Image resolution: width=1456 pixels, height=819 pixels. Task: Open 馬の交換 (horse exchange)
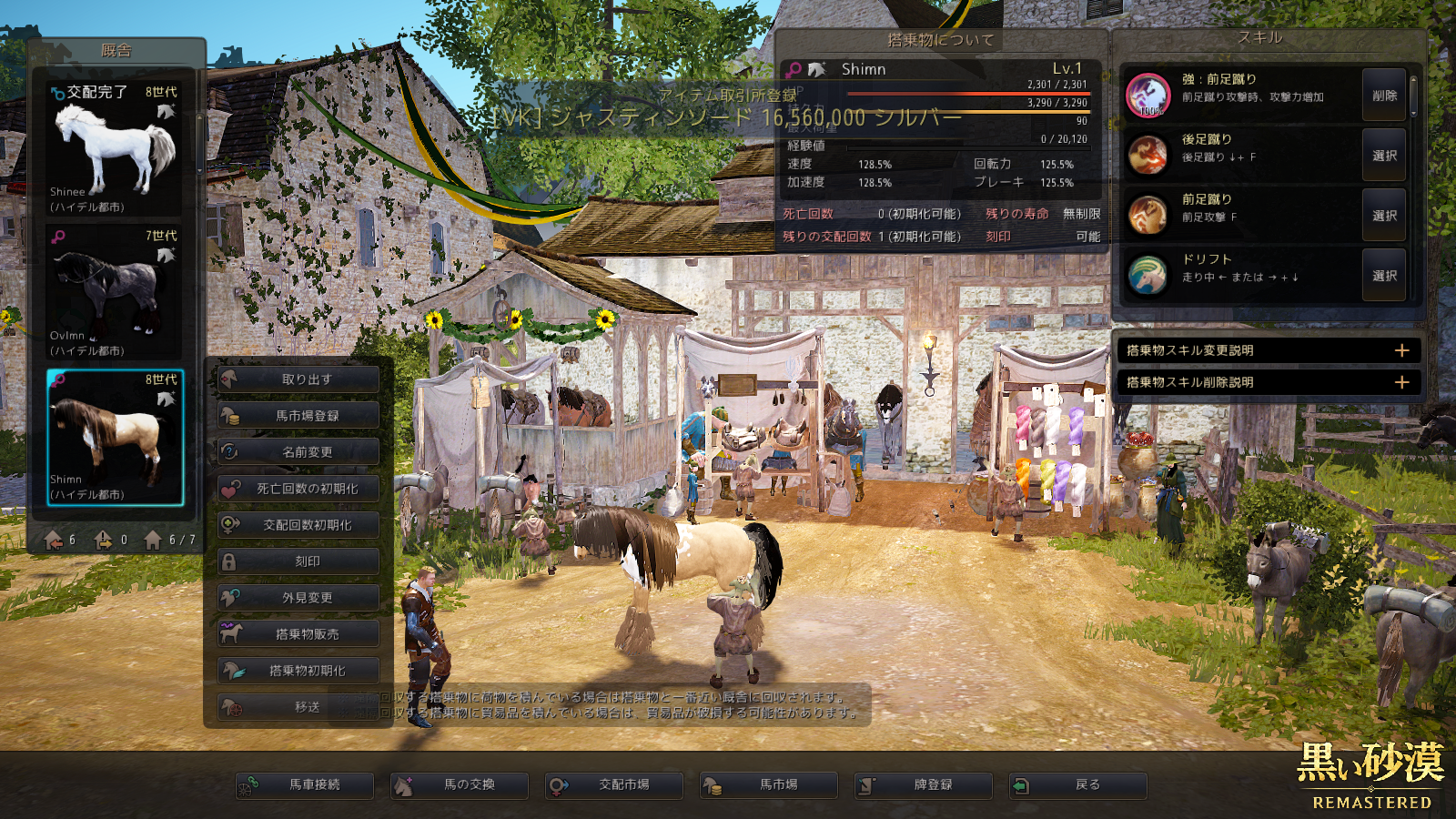(x=460, y=785)
